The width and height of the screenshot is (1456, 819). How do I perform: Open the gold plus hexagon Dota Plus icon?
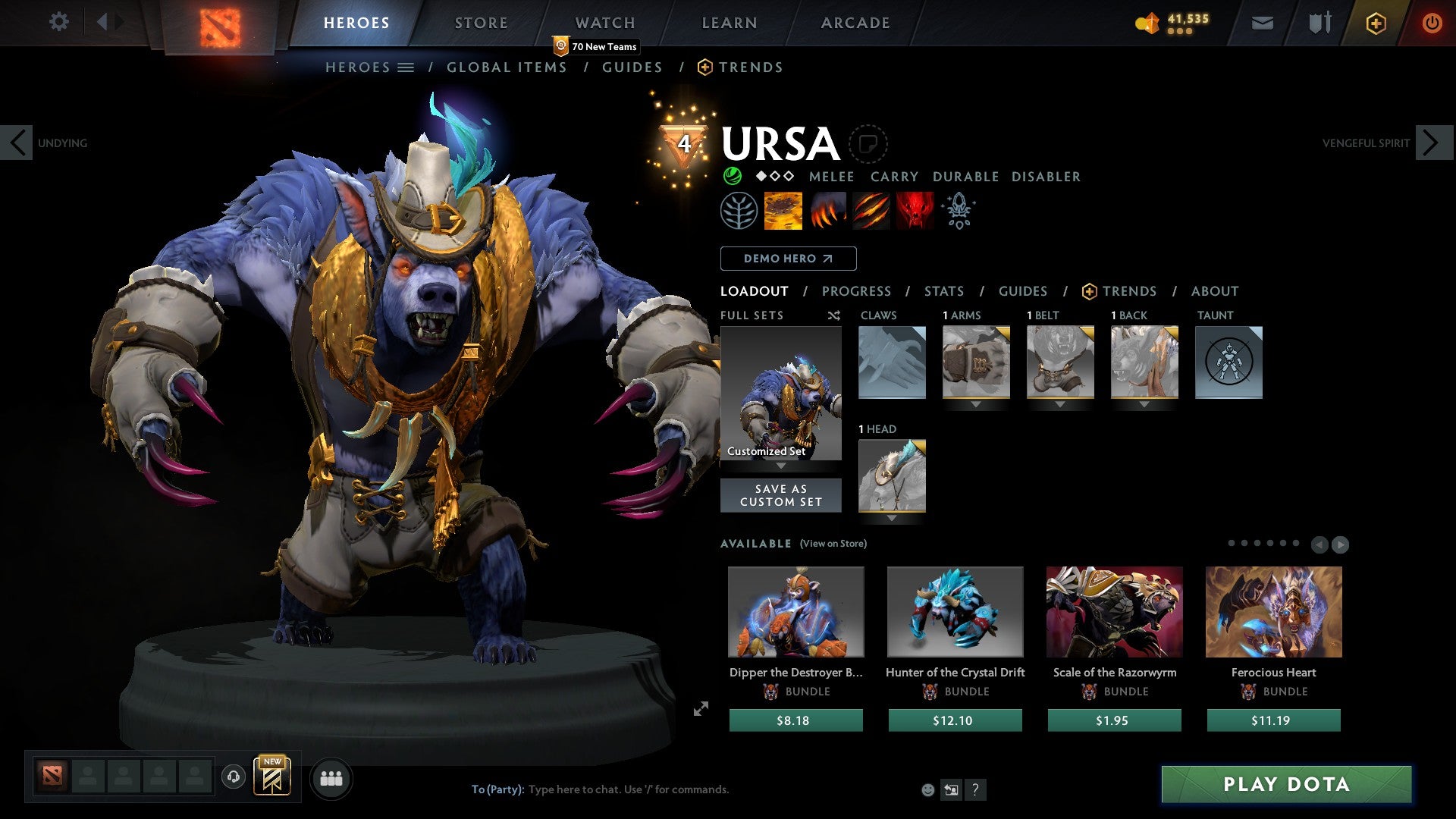point(1376,23)
